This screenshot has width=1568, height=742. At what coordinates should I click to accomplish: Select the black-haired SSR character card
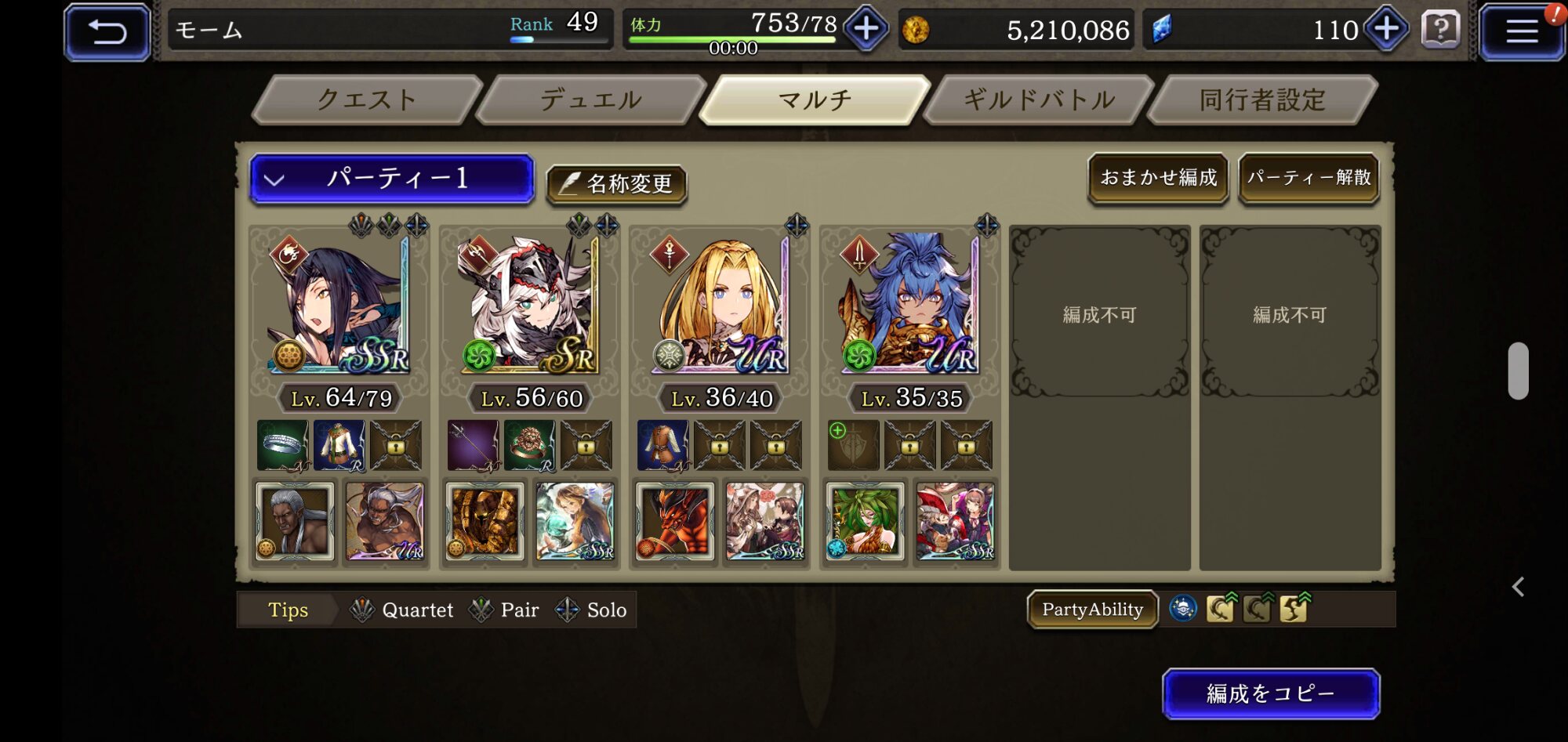(x=340, y=304)
